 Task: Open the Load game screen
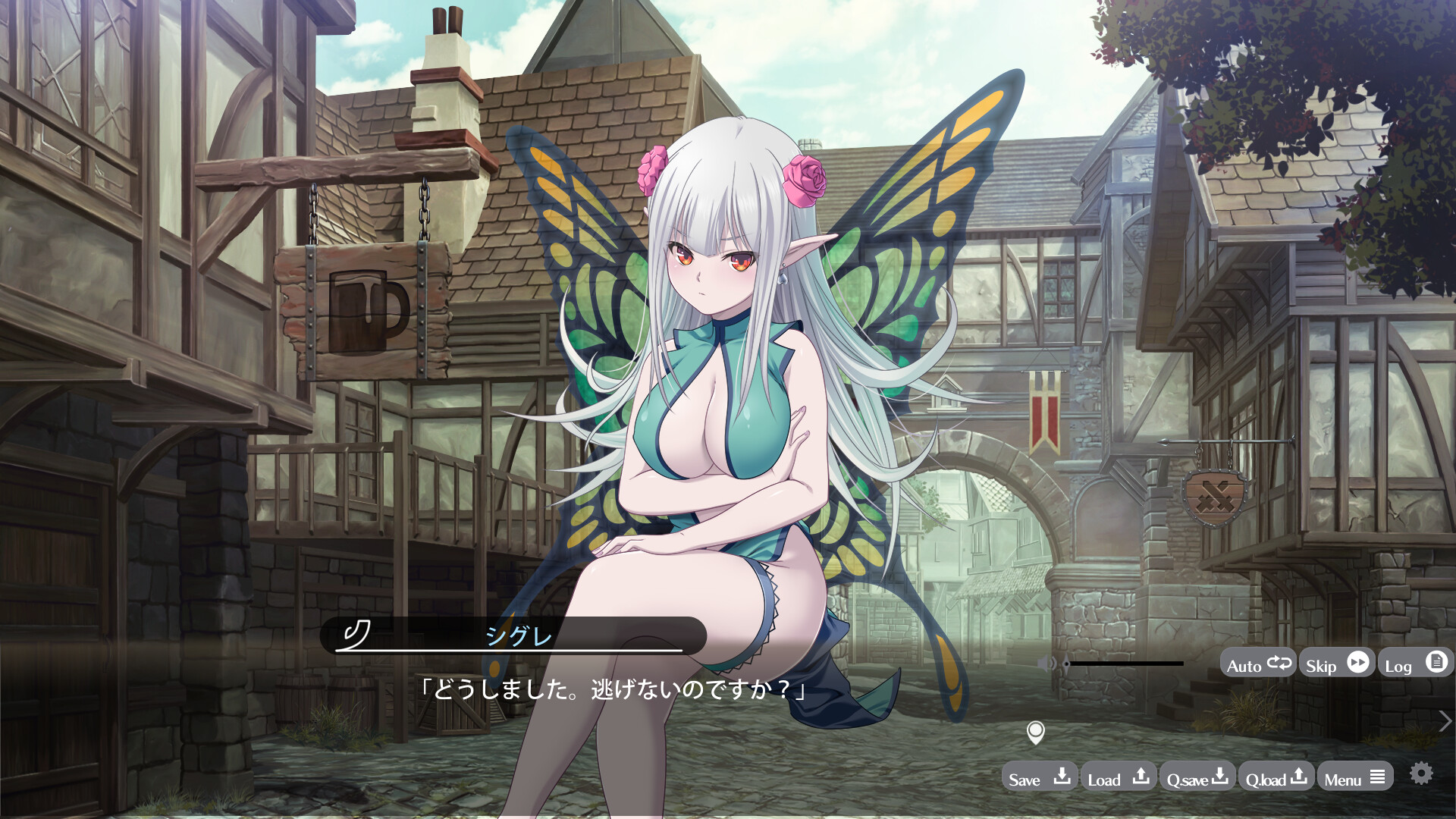1118,778
